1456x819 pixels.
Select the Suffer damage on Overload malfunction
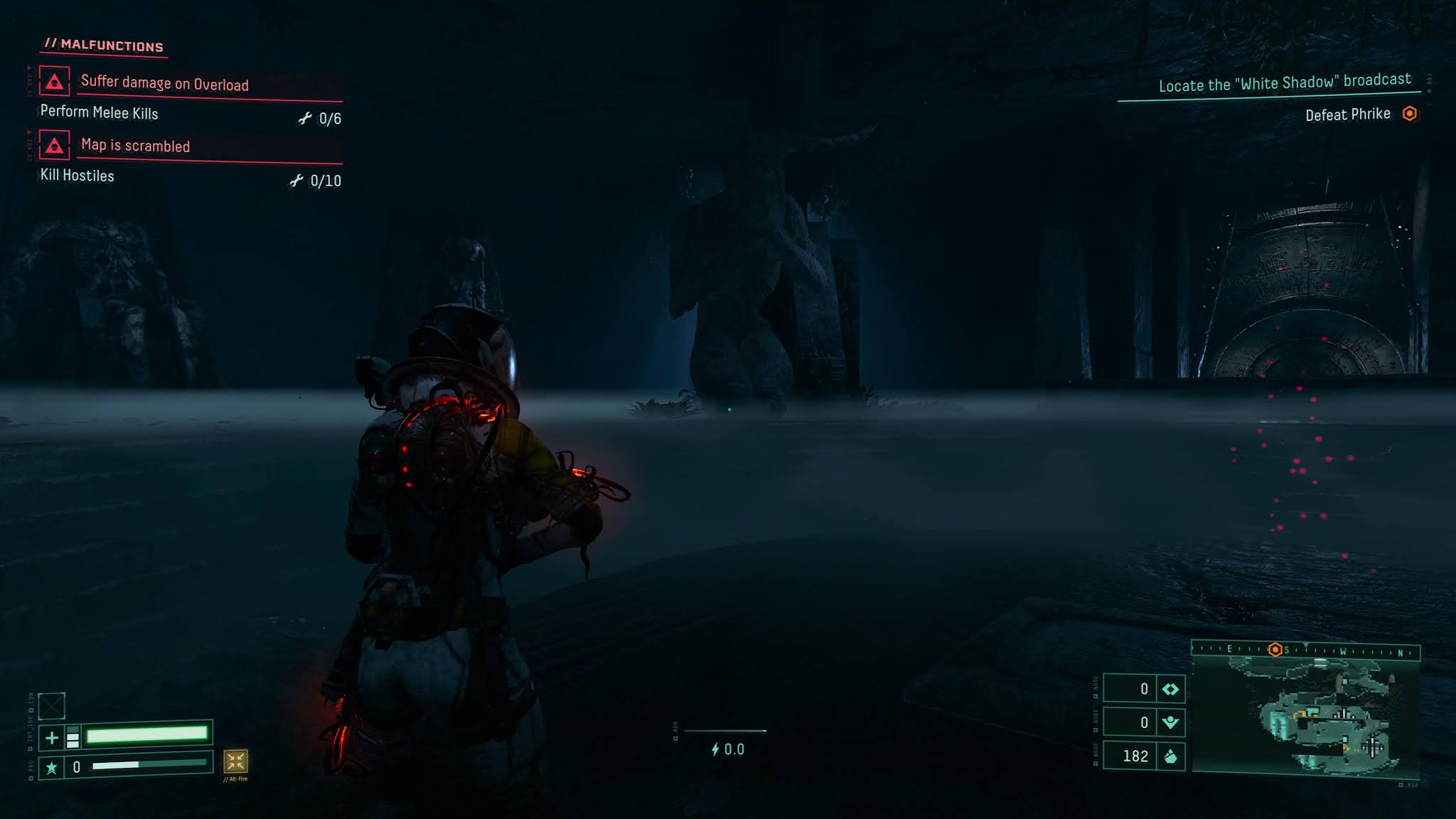pos(165,83)
